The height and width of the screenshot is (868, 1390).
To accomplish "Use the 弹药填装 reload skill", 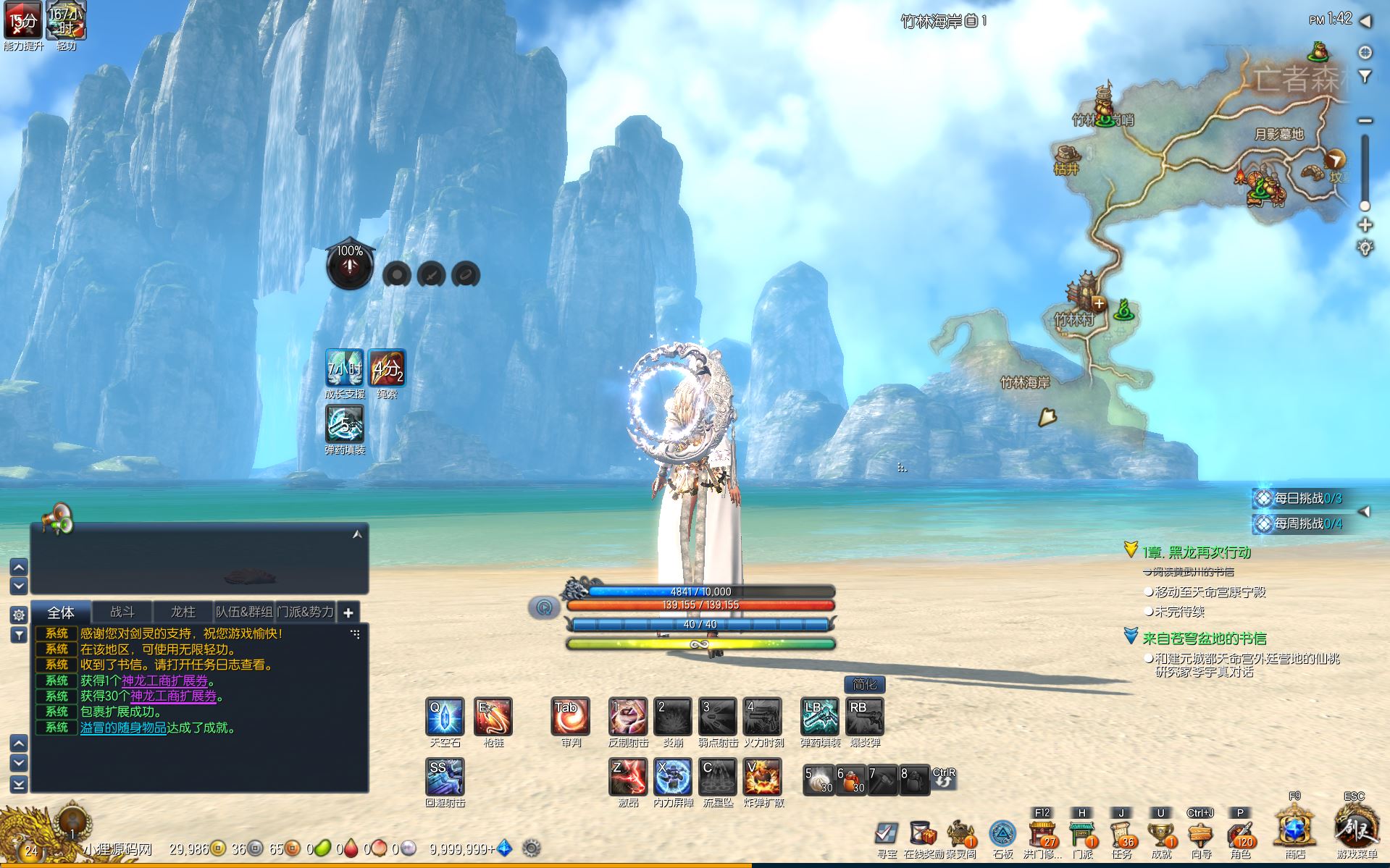I will (x=819, y=716).
